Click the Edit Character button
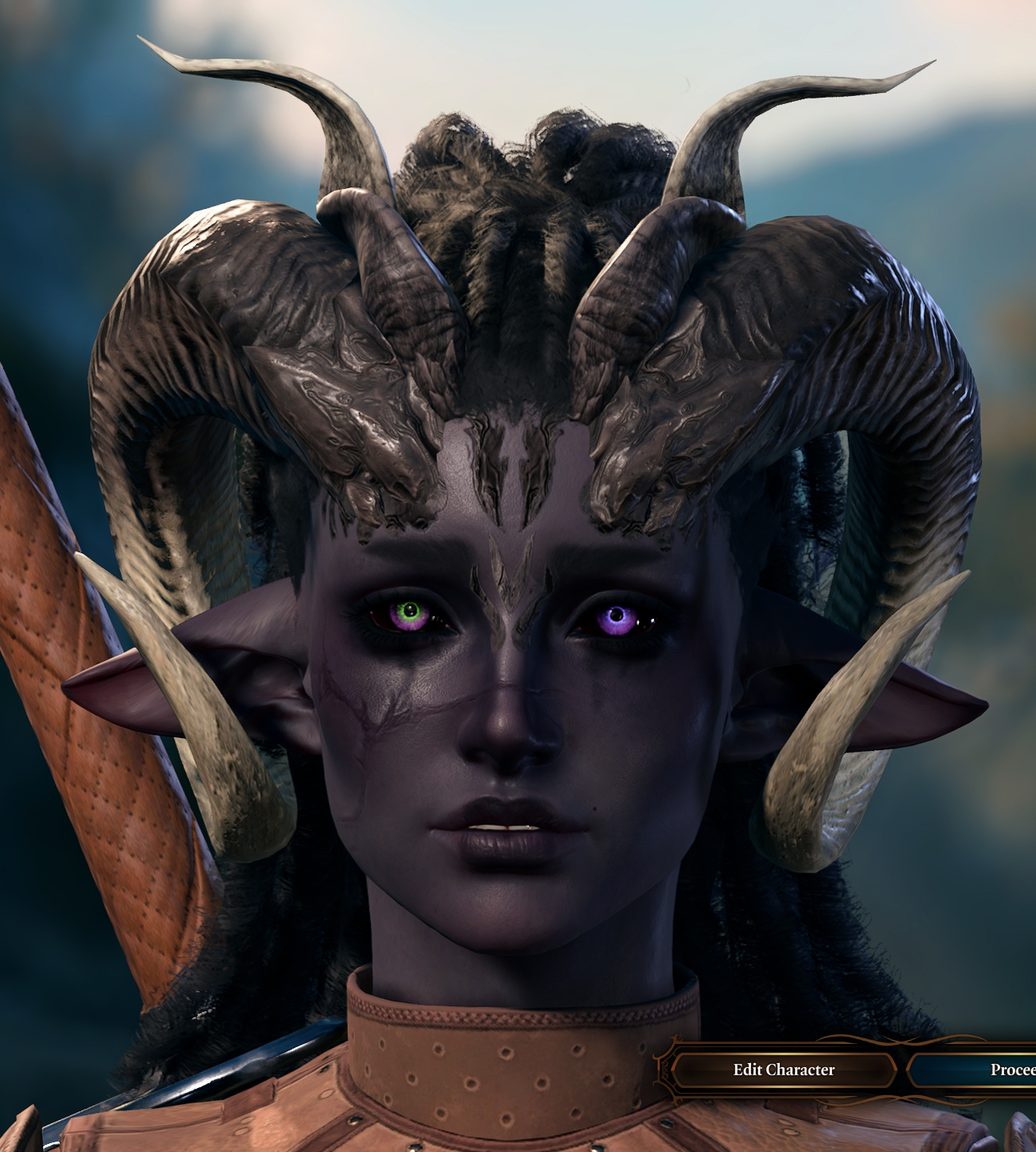Screen dimensions: 1036x1152 [x=783, y=1070]
